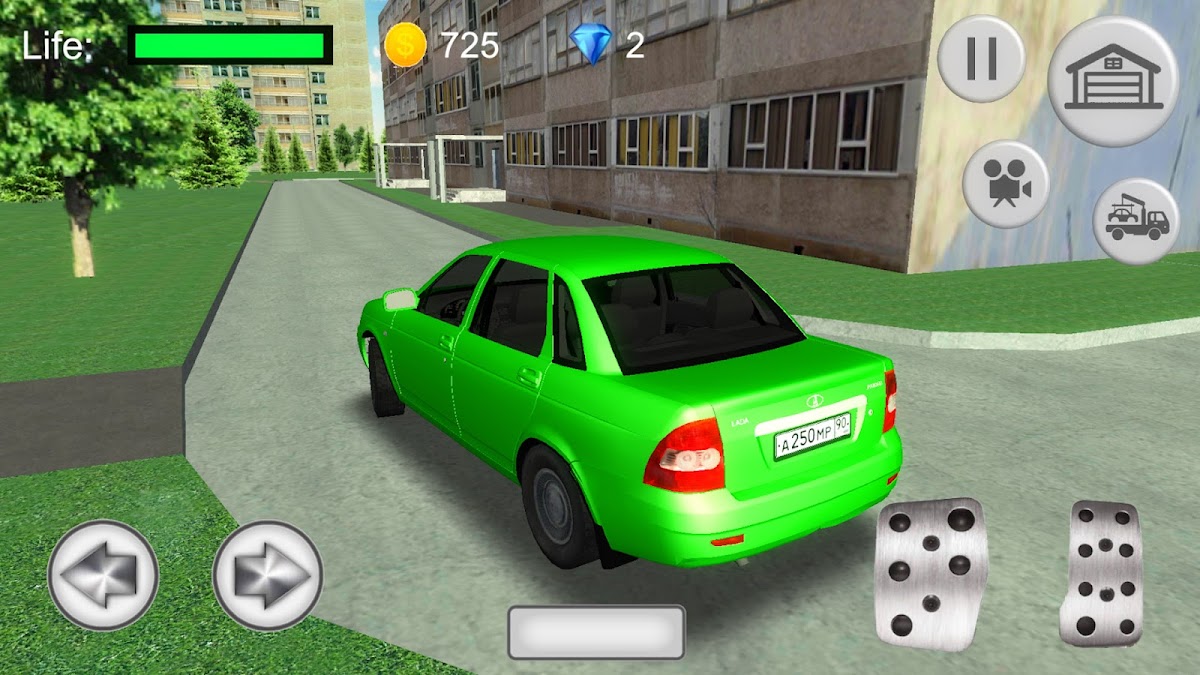
Task: Tap the wide brake pedal
Action: click(x=930, y=574)
